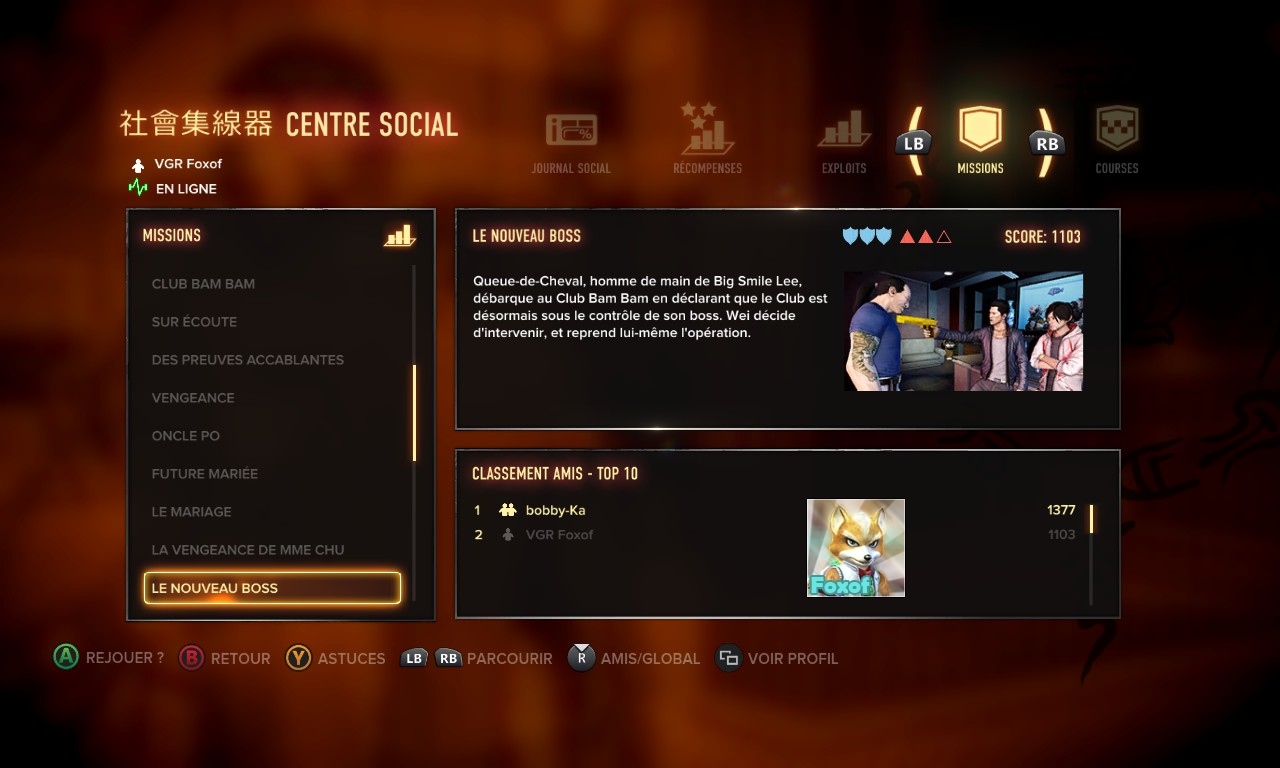Screen dimensions: 1280x768
Task: Choose the Sur Écoute mission
Action: [x=194, y=322]
